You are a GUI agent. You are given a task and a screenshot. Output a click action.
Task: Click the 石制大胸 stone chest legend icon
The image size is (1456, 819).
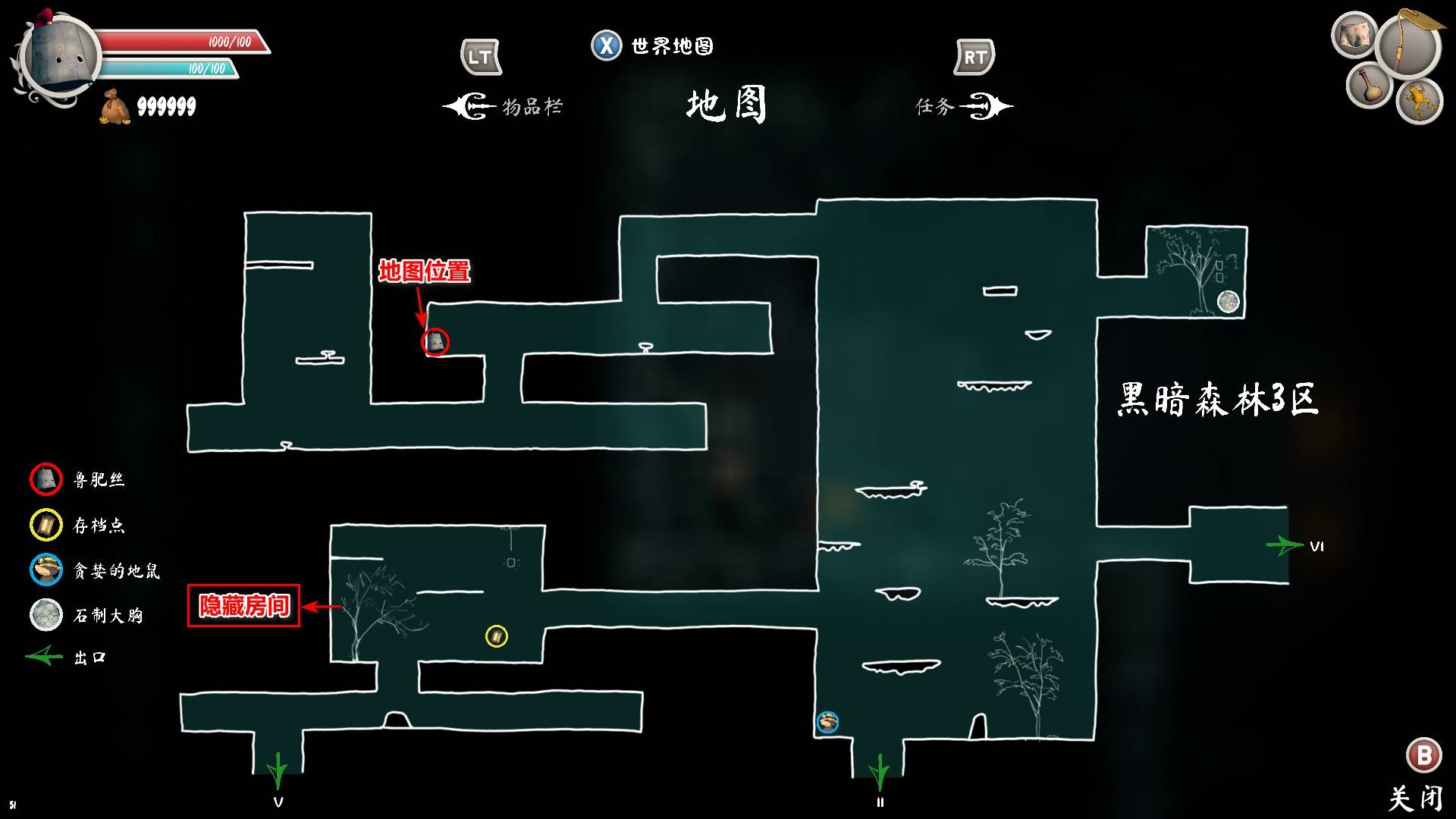point(47,616)
